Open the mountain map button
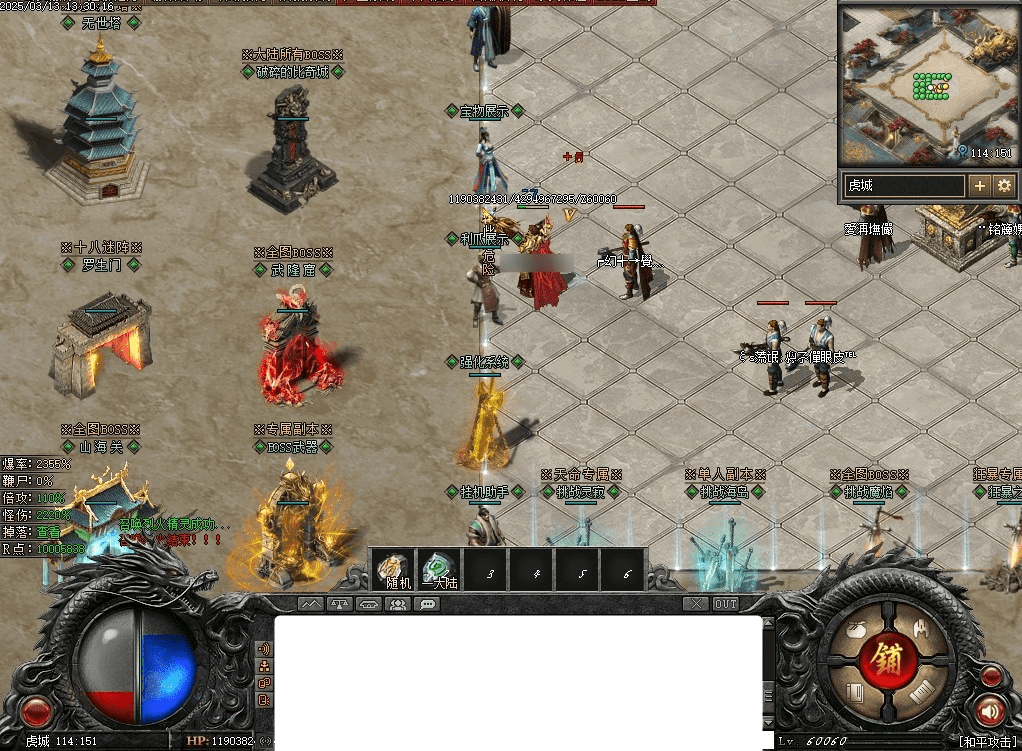Viewport: 1022px width, 751px height. [x=311, y=604]
